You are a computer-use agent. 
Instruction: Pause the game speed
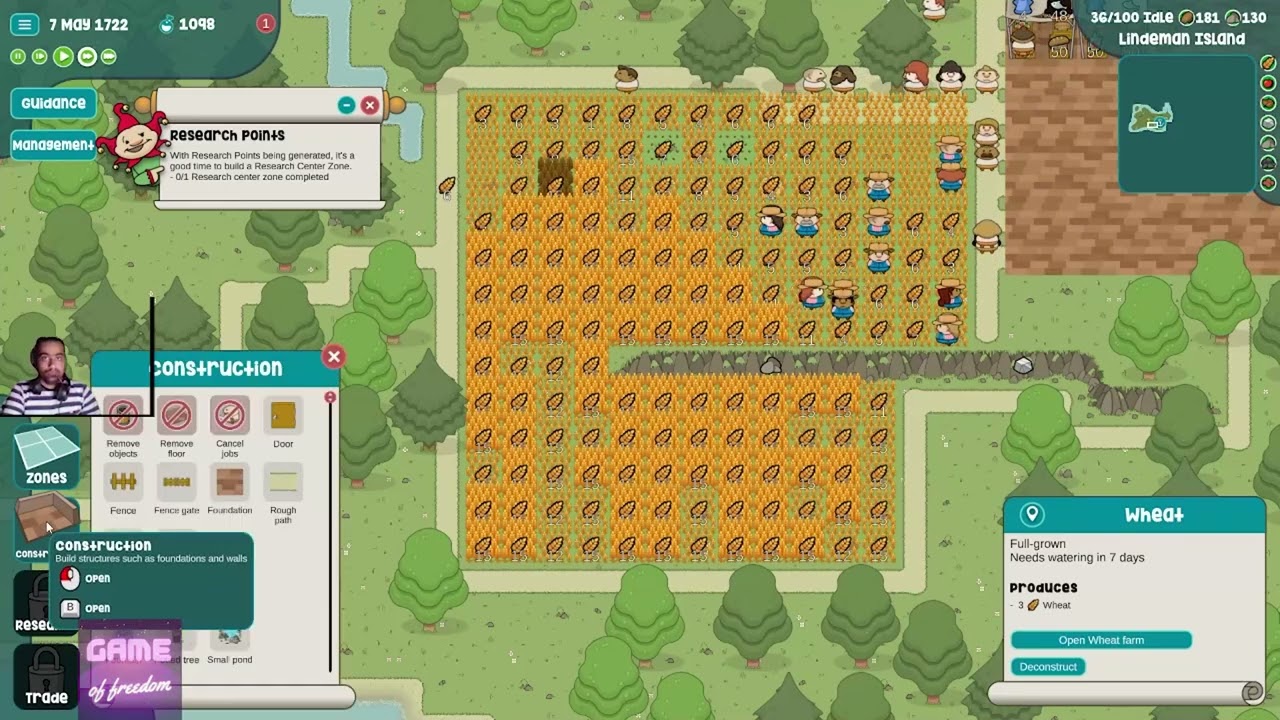coord(18,57)
